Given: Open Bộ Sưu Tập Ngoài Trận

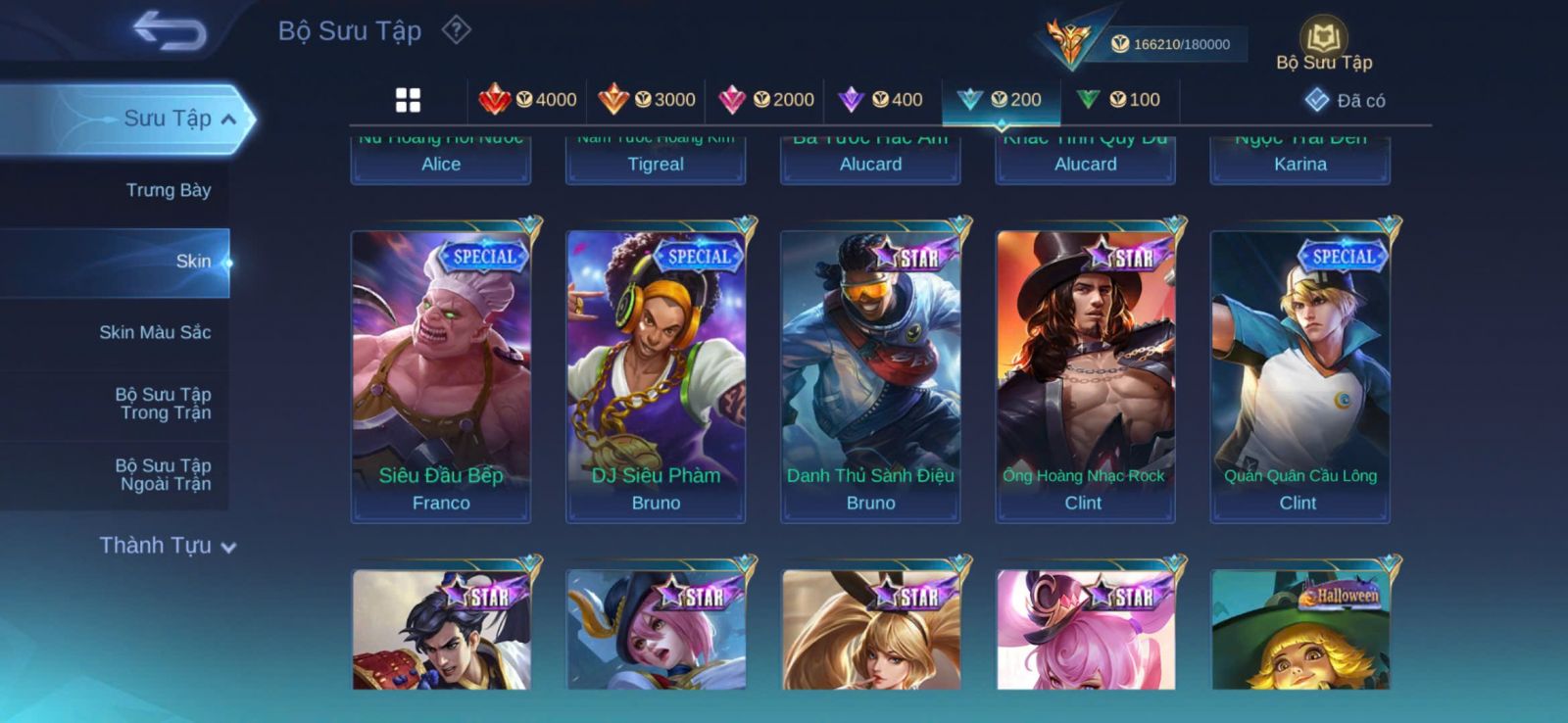Looking at the screenshot, I should point(164,474).
